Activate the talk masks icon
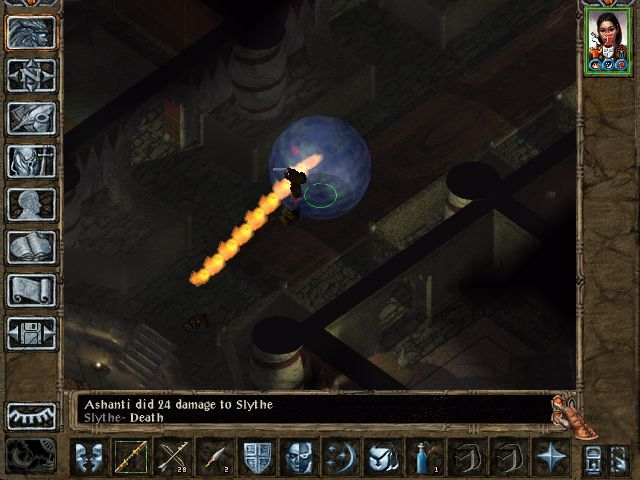 tap(89, 457)
